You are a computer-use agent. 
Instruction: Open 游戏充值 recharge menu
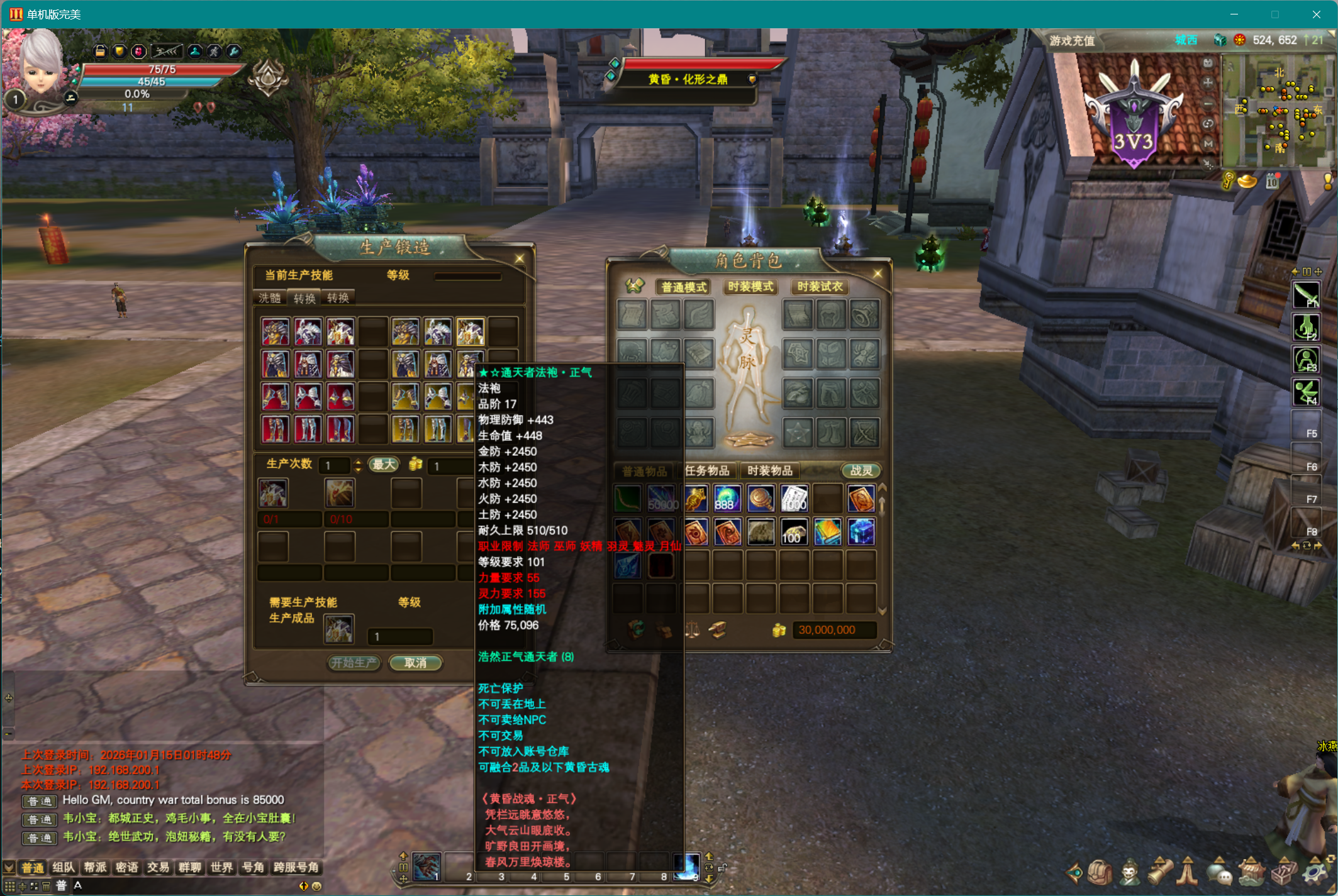click(1071, 41)
